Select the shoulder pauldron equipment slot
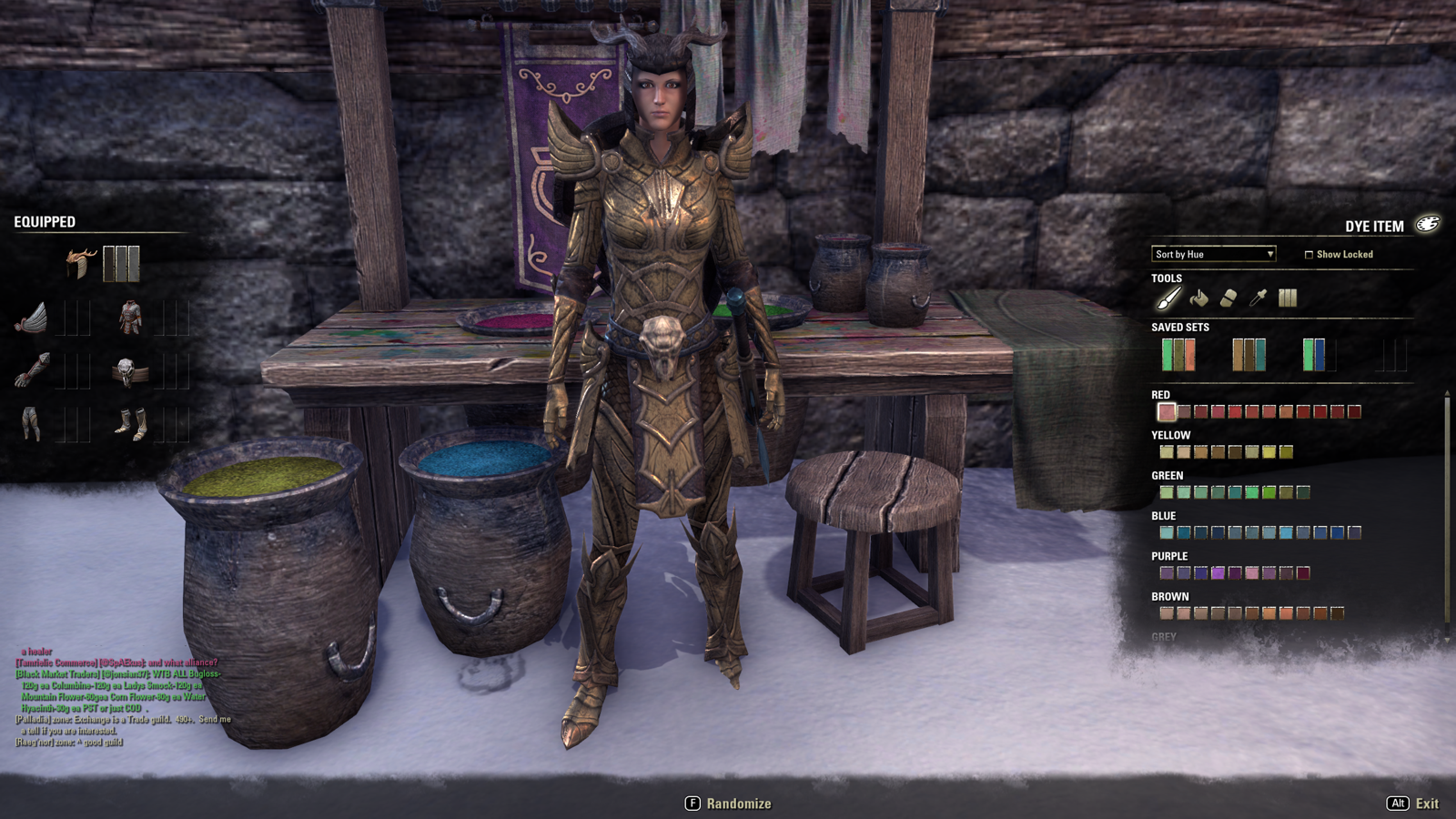 coord(32,318)
